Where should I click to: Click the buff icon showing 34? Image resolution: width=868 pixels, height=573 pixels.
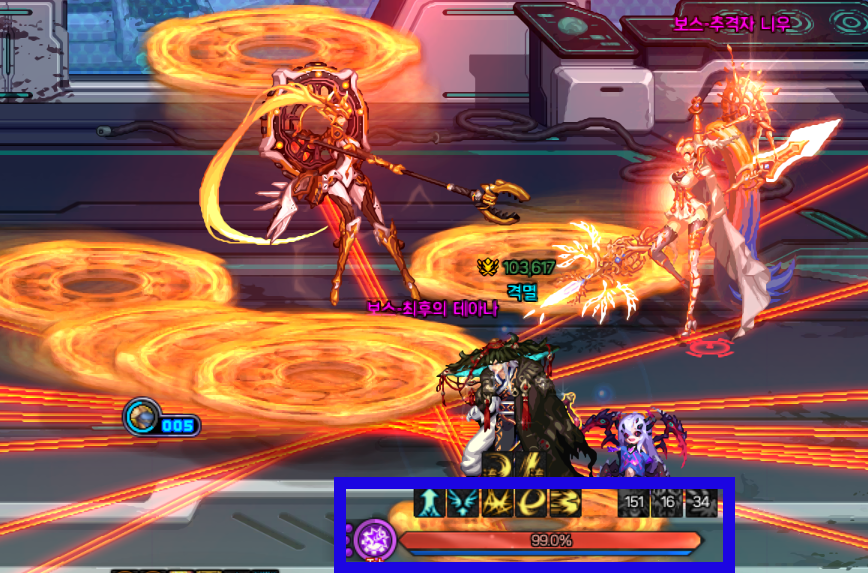point(701,502)
